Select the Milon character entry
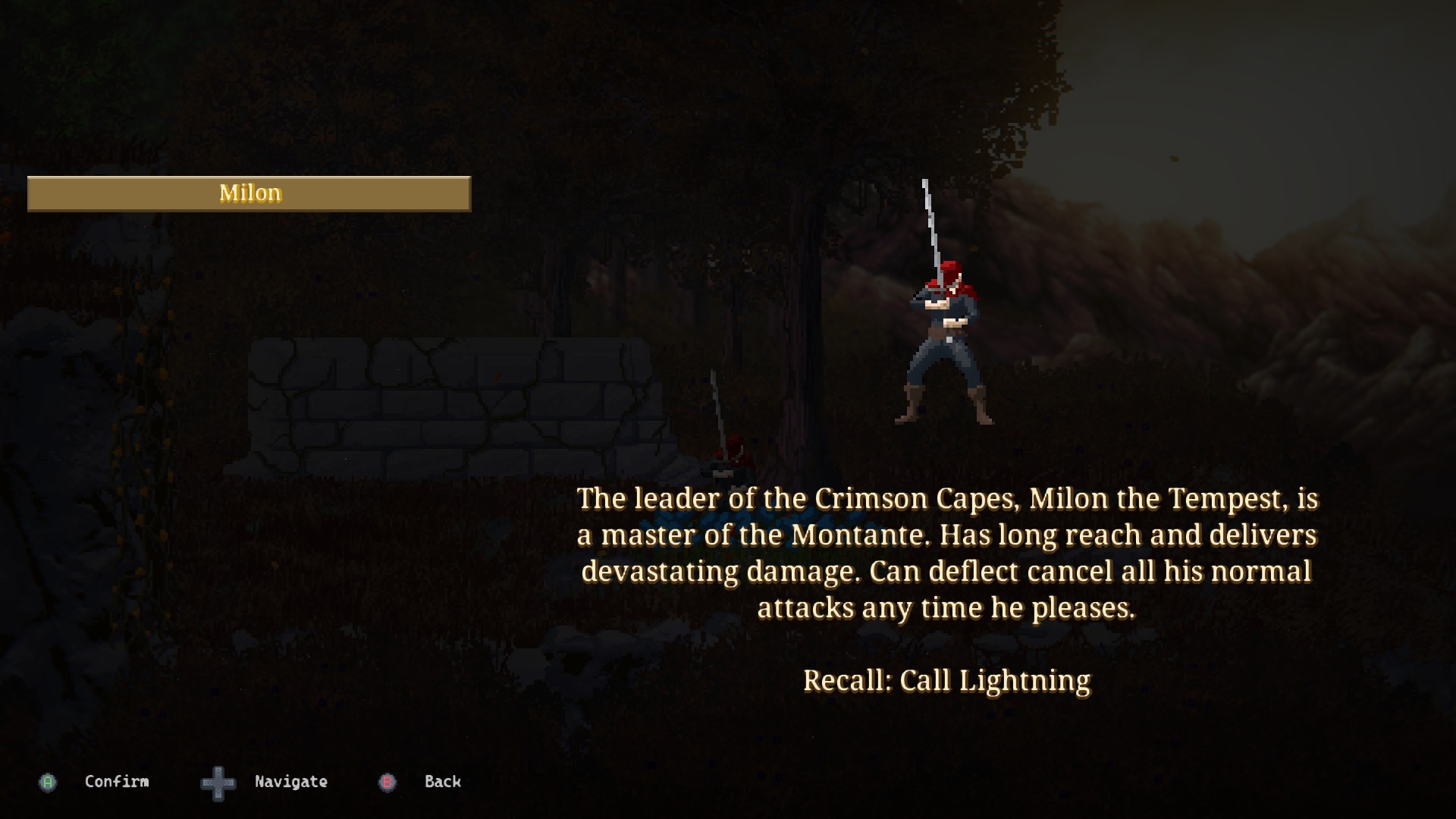This screenshot has height=819, width=1456. (x=249, y=193)
